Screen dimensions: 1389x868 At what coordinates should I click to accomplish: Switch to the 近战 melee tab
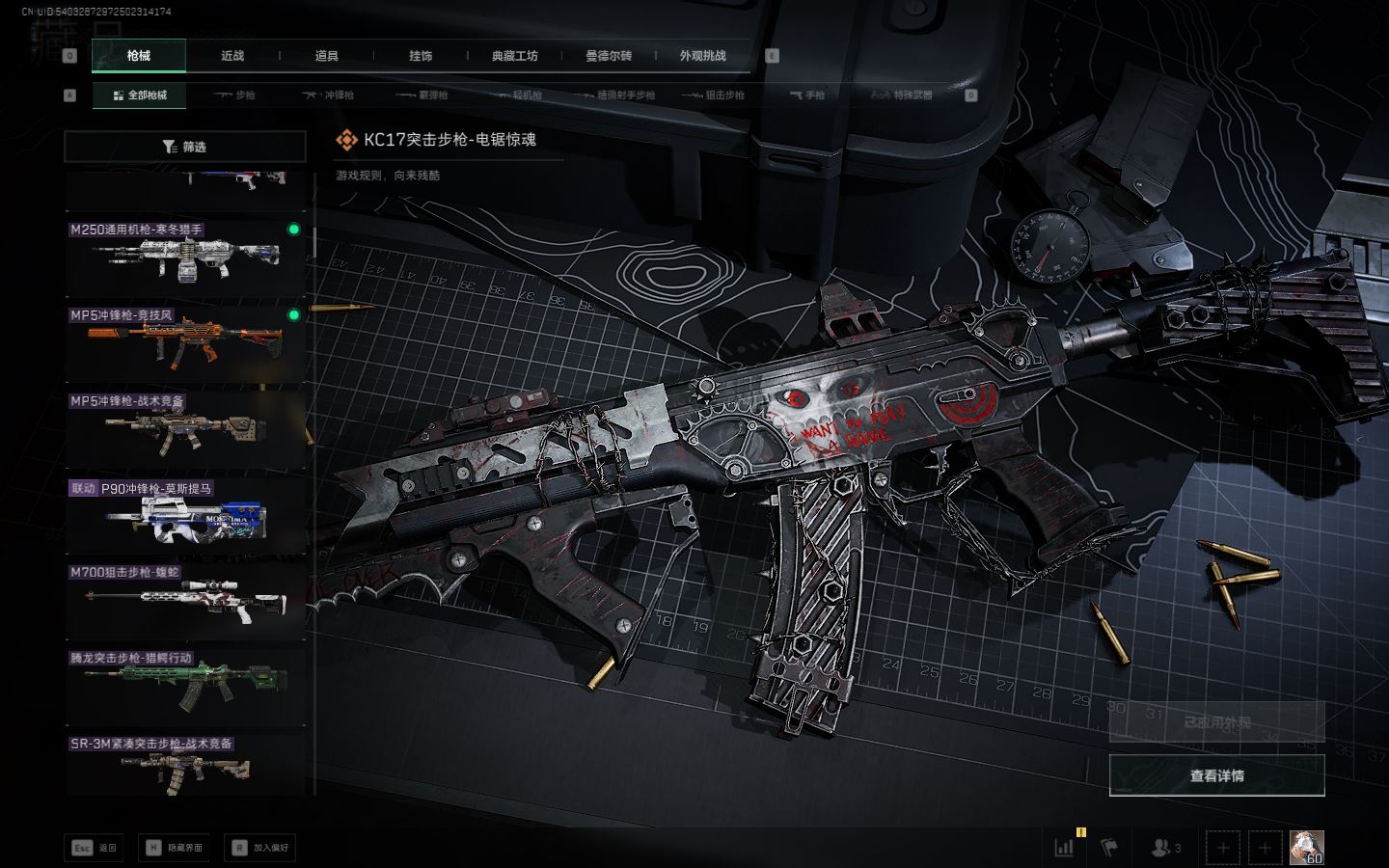[x=232, y=56]
